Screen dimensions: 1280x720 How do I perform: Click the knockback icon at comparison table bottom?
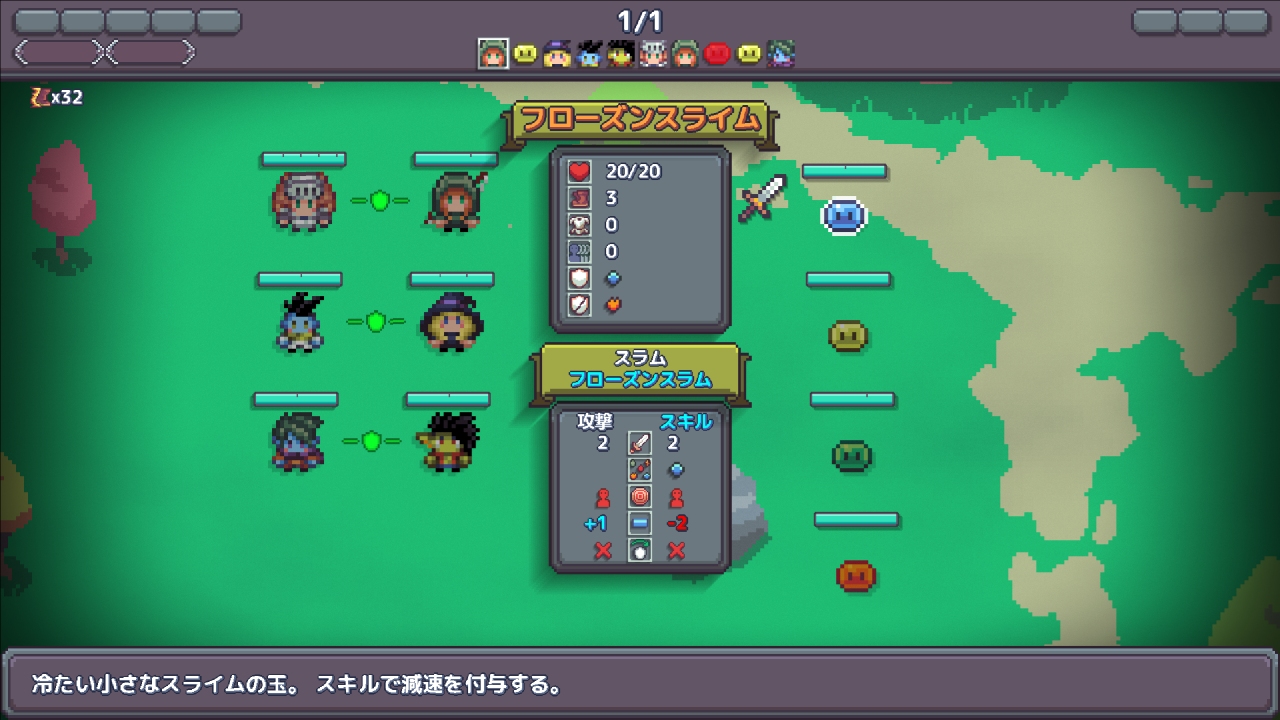point(638,548)
